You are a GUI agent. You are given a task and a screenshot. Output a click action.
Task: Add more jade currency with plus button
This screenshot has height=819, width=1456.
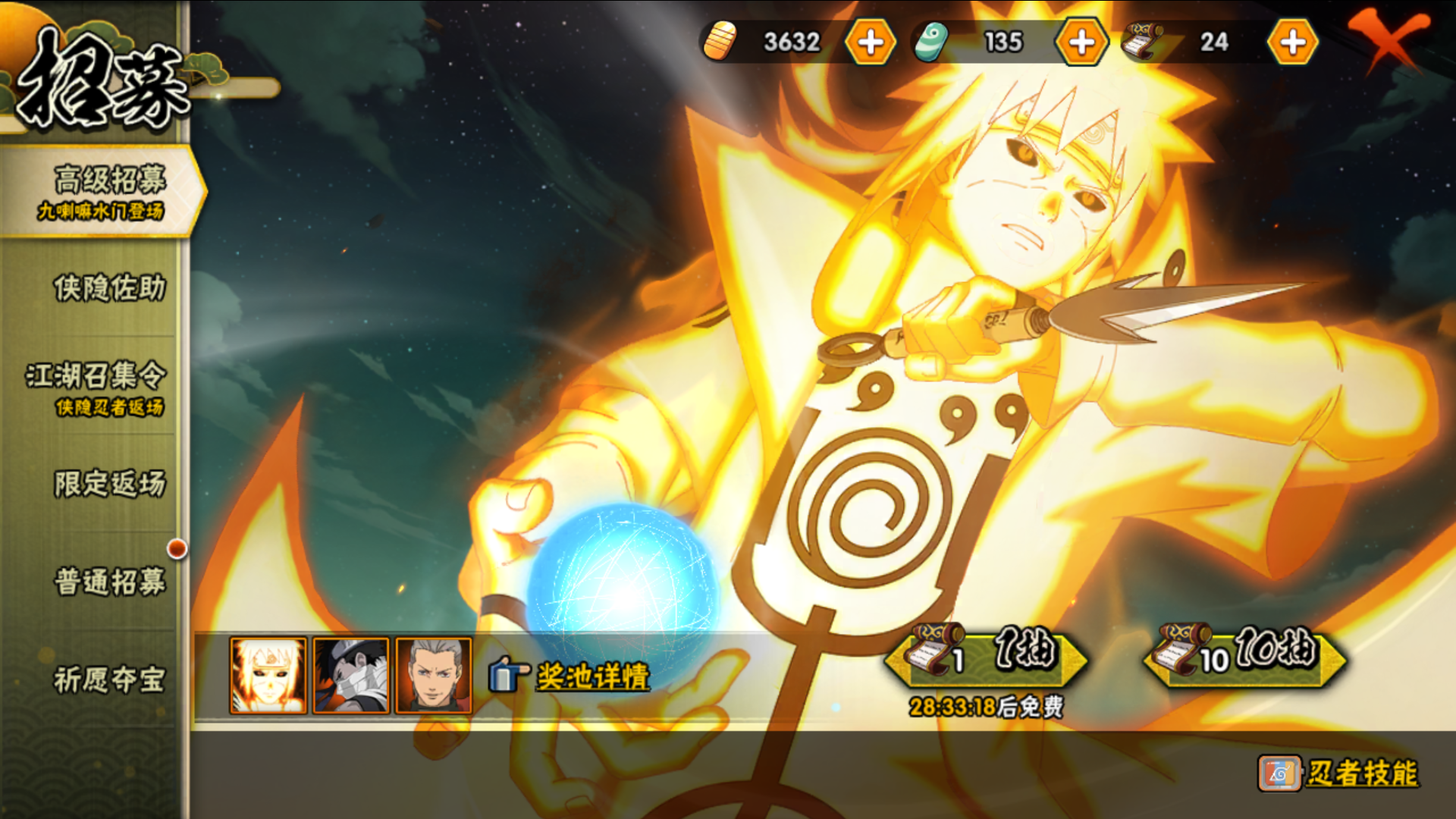(1081, 42)
